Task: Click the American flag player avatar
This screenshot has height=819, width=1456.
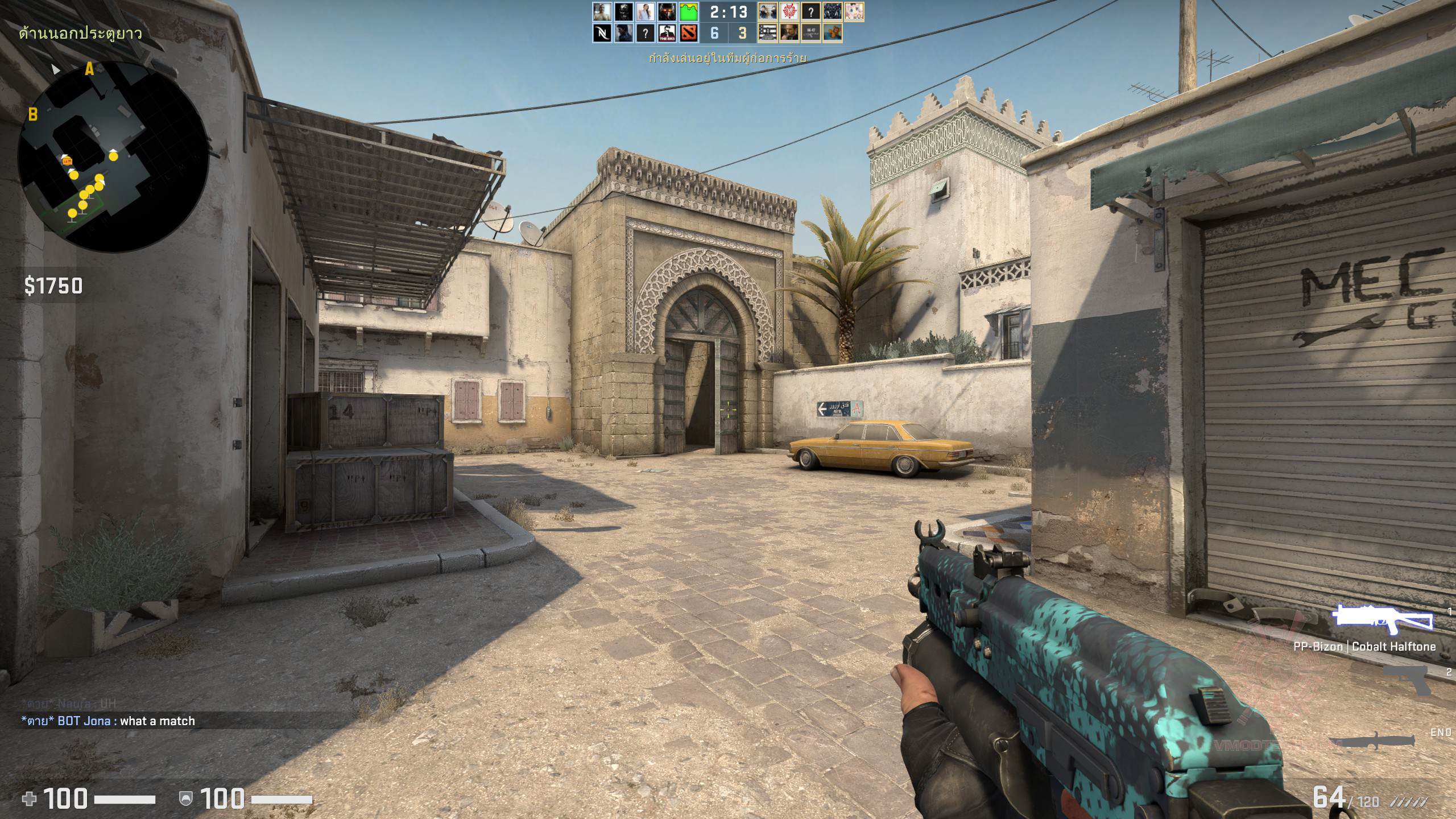Action: coord(767,33)
